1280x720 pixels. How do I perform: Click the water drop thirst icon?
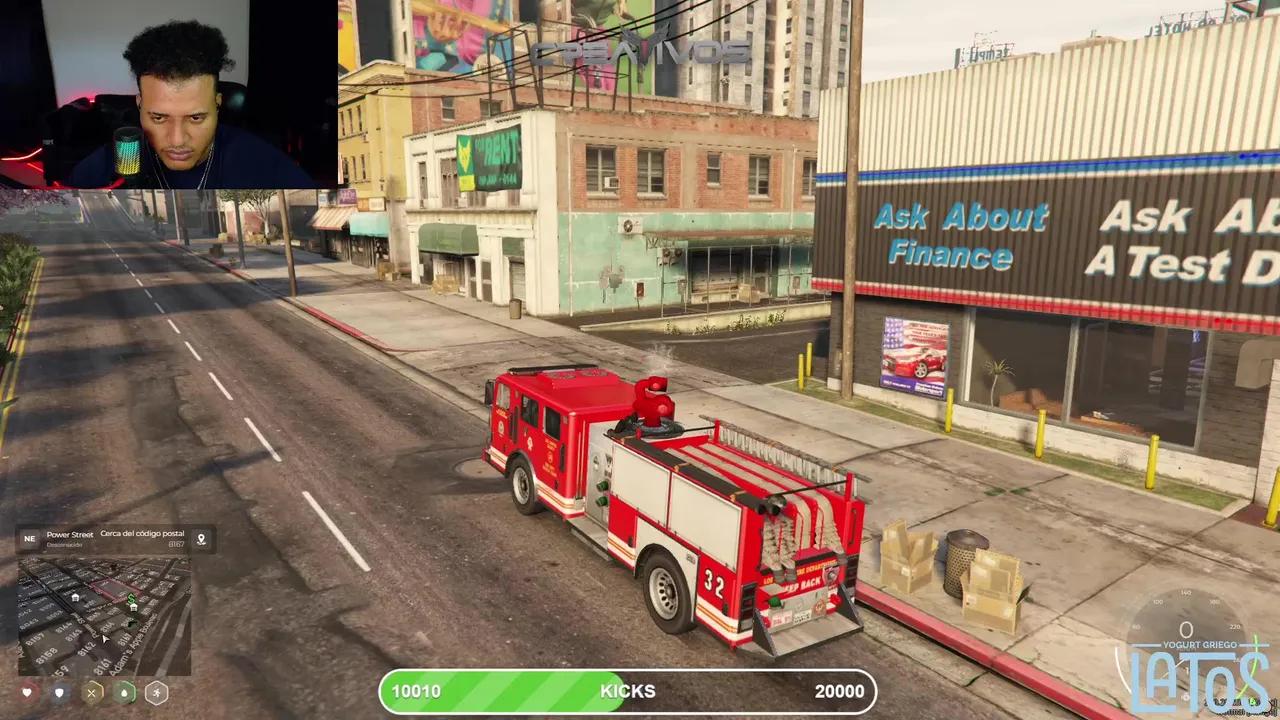[x=124, y=692]
